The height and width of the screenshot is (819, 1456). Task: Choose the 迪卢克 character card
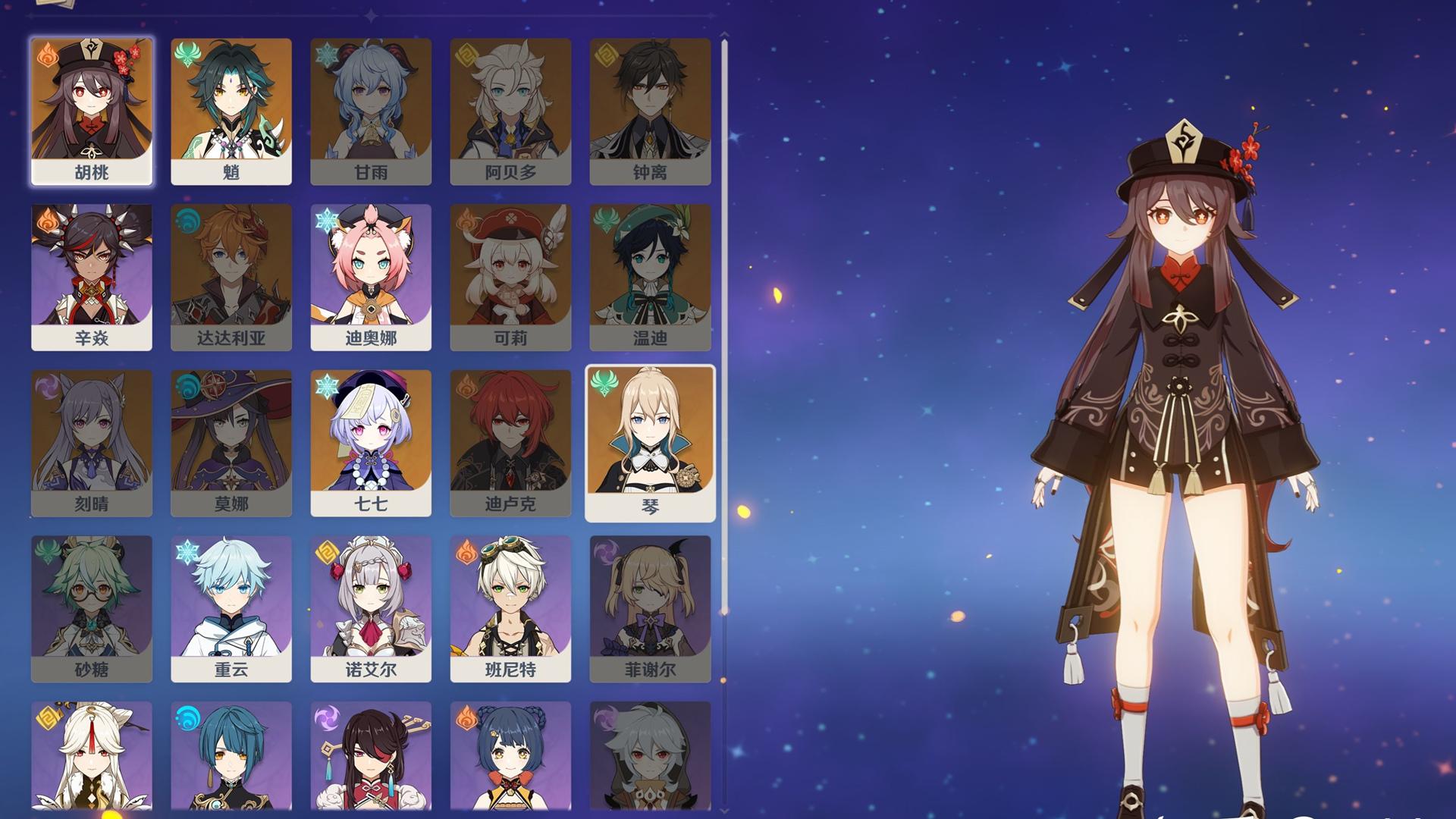pyautogui.click(x=510, y=443)
